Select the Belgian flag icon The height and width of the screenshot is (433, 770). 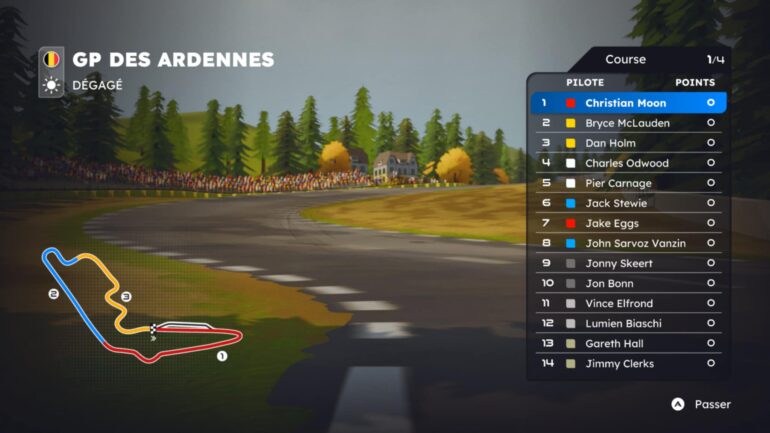51,60
